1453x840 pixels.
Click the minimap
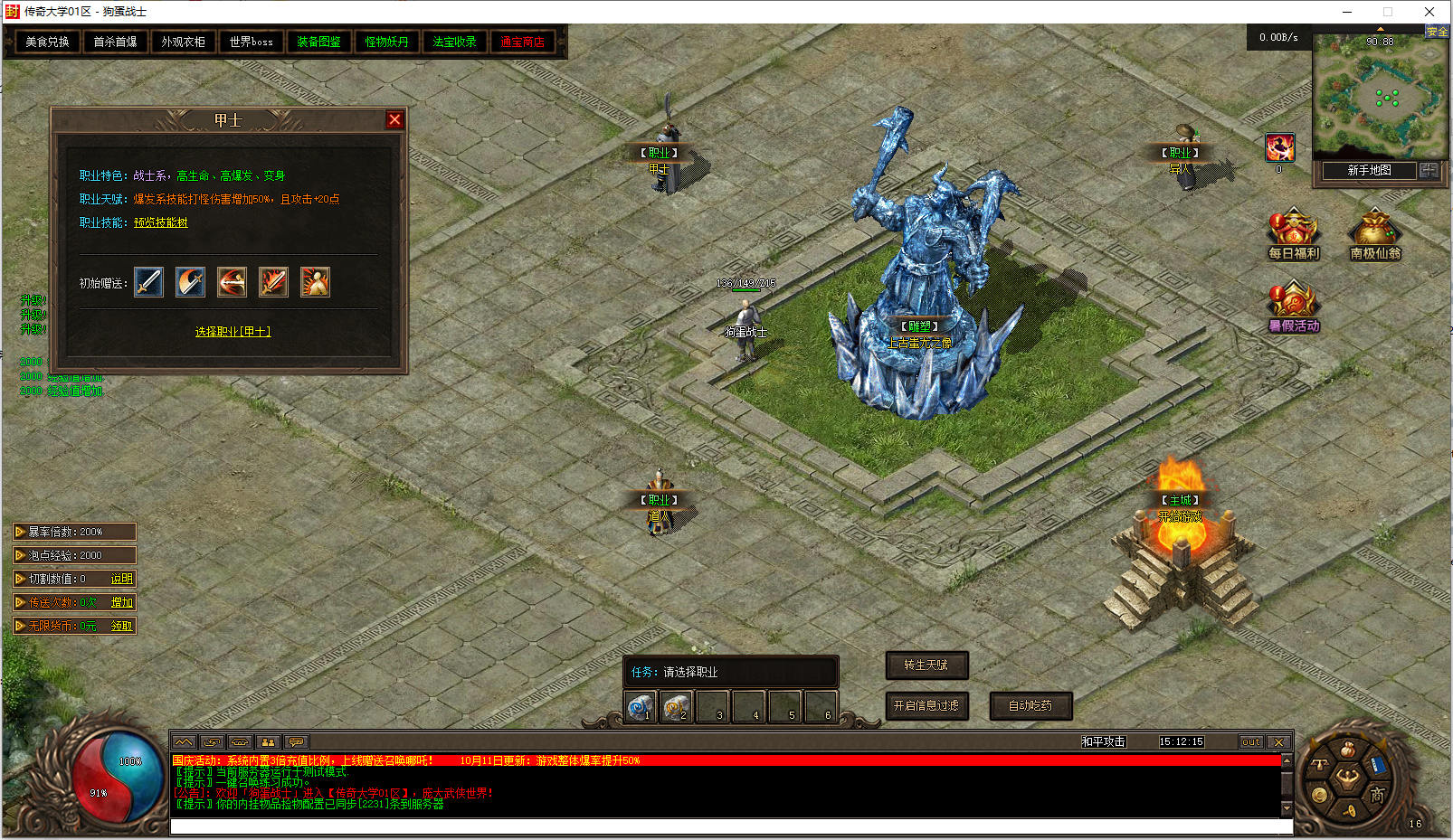(1378, 98)
